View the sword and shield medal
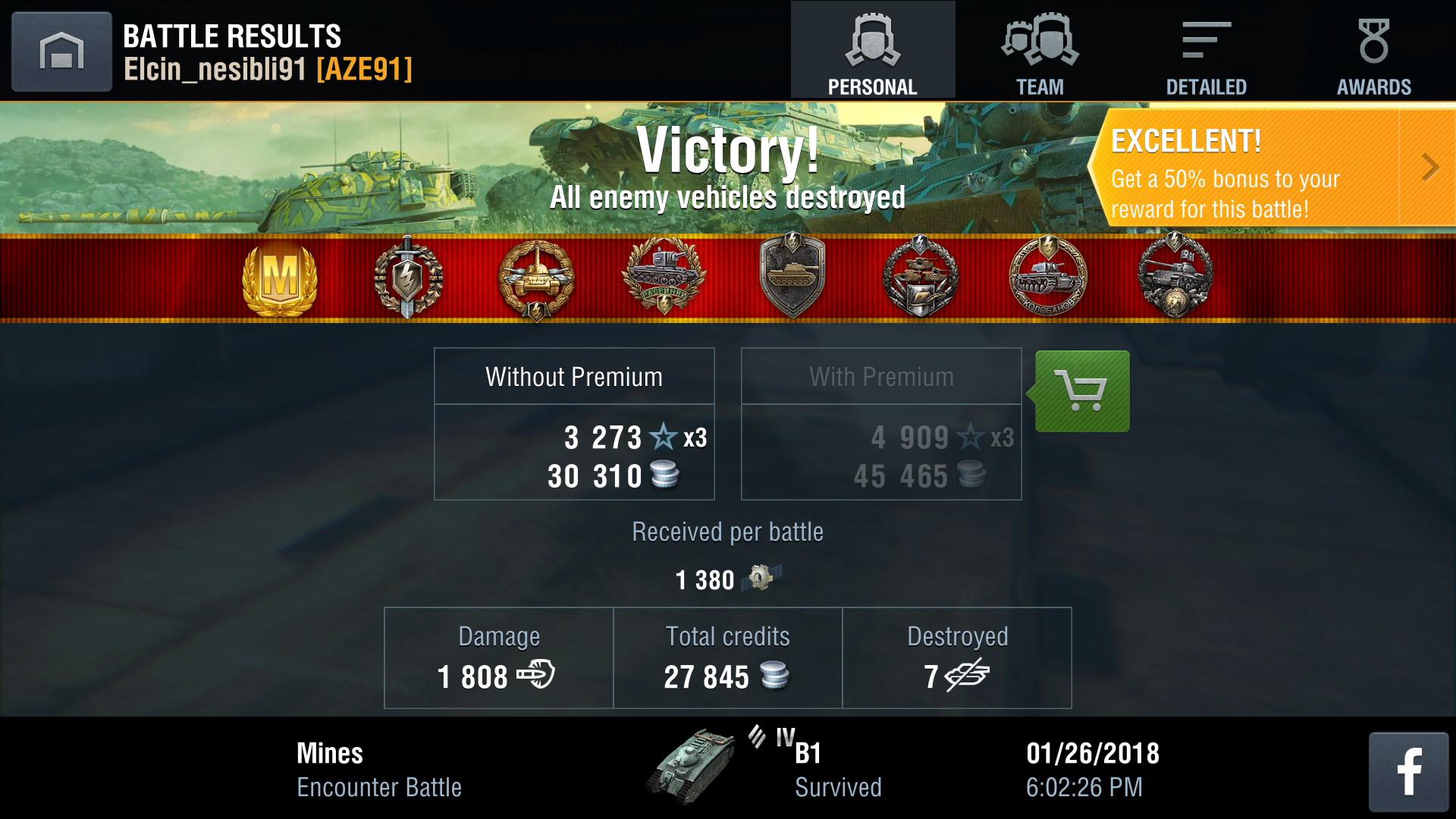This screenshot has width=1456, height=819. [x=408, y=278]
